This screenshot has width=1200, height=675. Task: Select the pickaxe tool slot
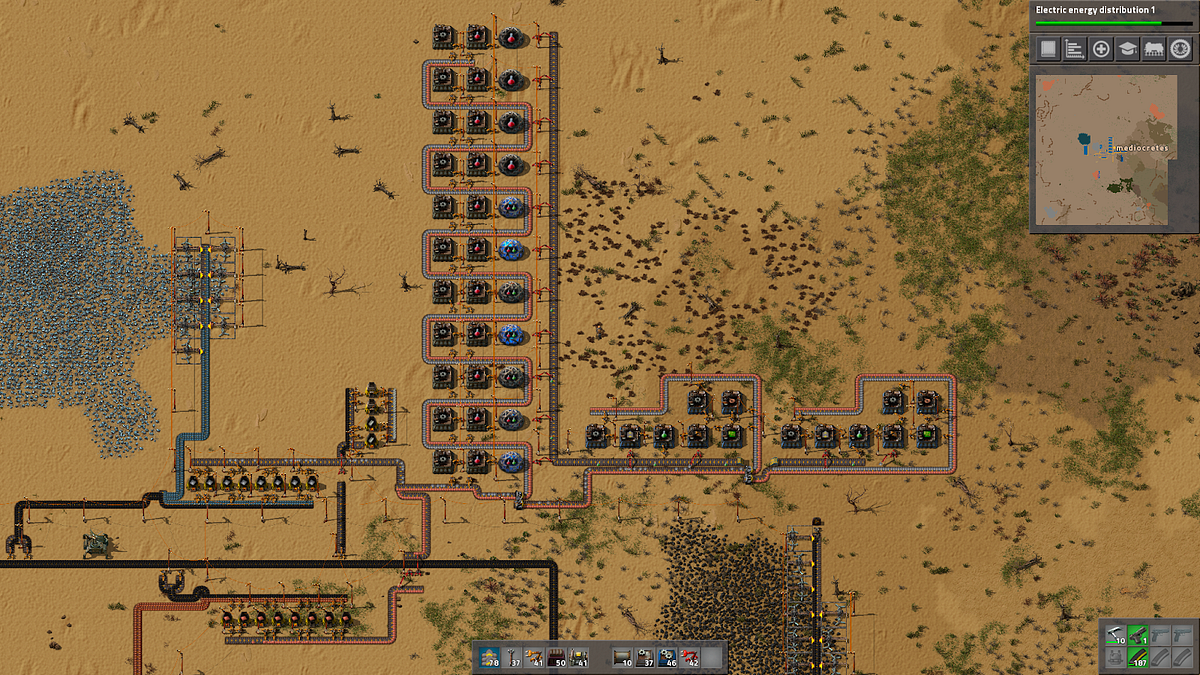point(1116,635)
